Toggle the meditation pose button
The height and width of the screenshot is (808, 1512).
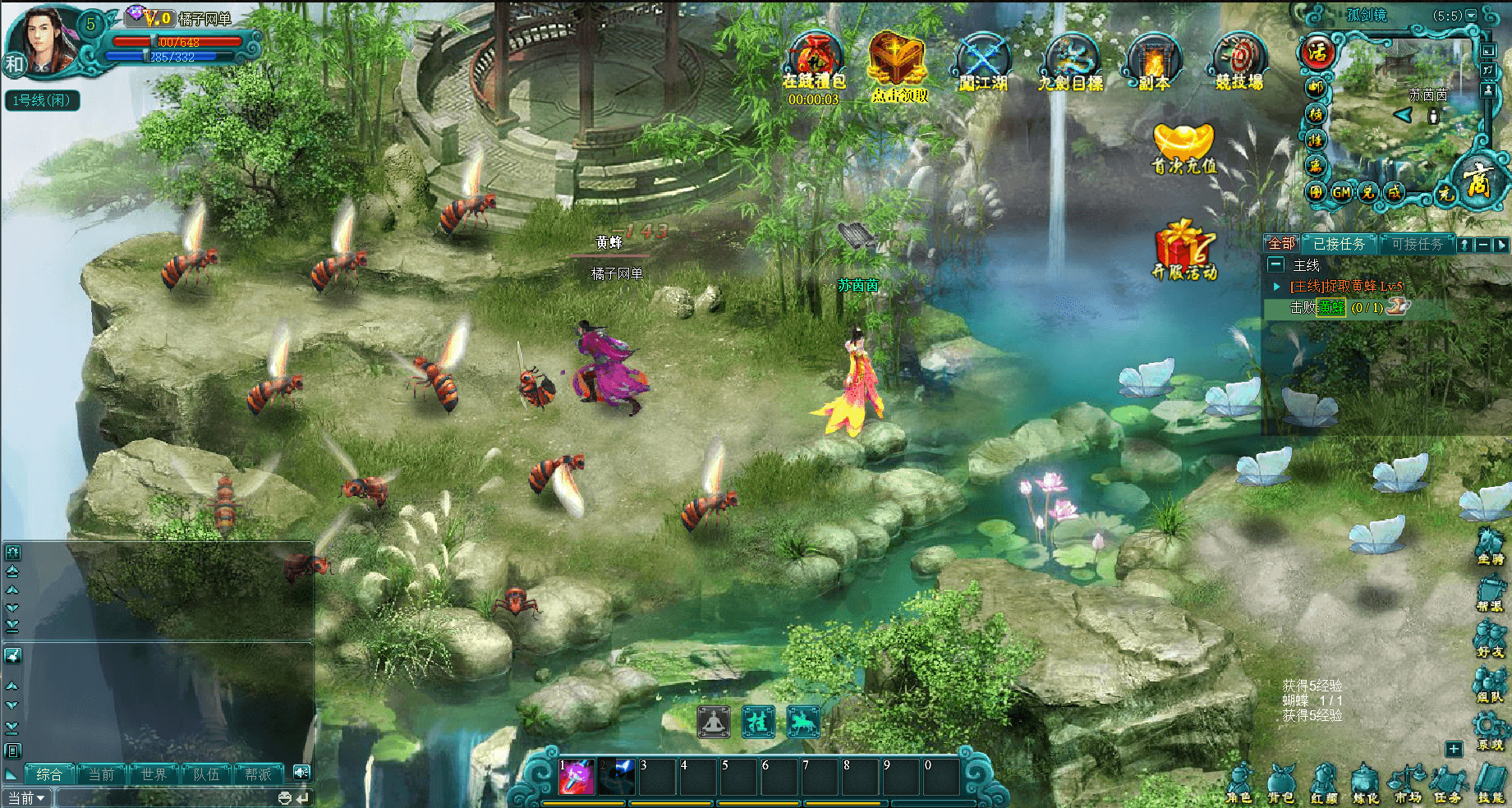(x=714, y=722)
